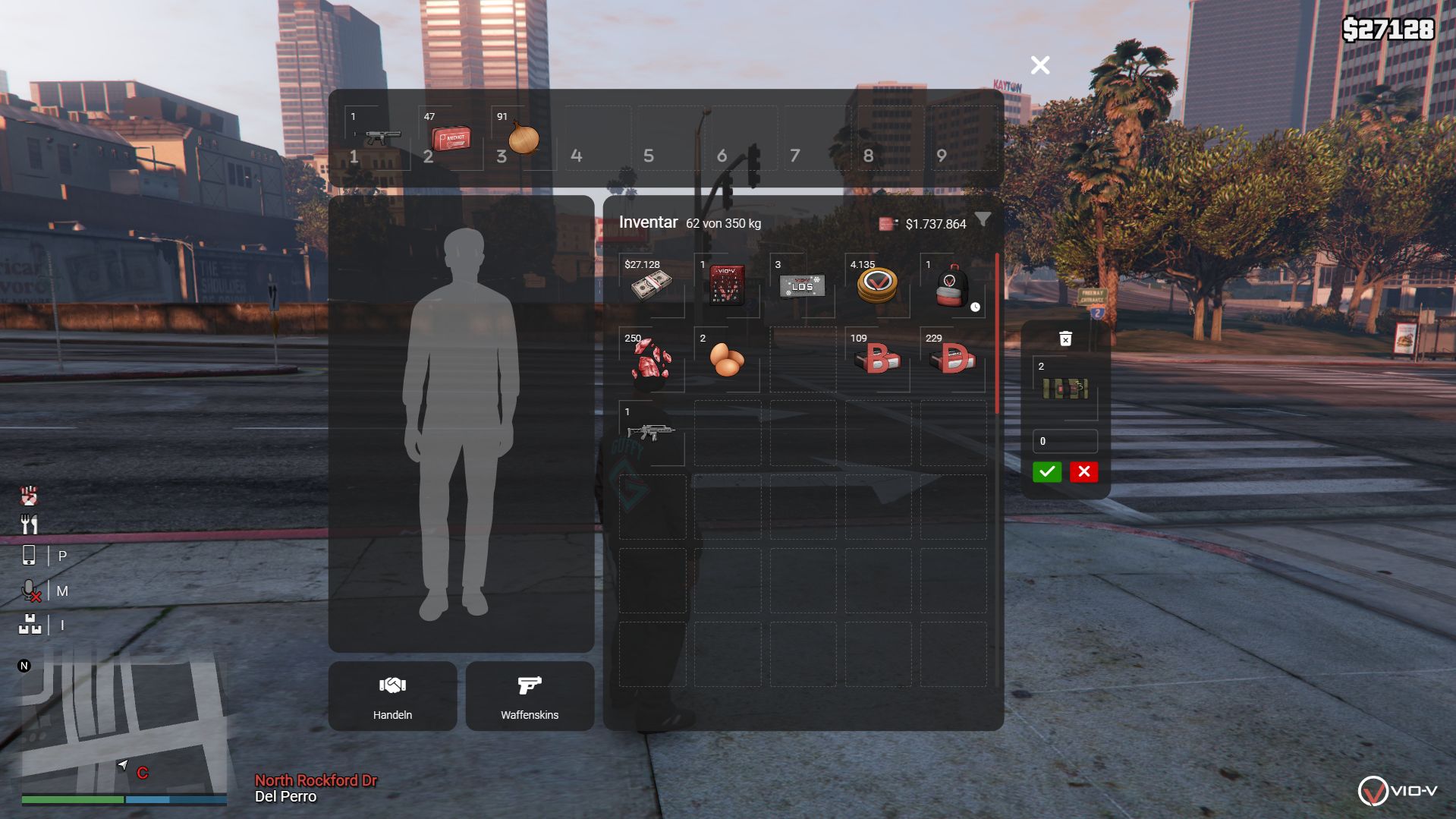
Task: Select the red letter B item
Action: [x=877, y=359]
